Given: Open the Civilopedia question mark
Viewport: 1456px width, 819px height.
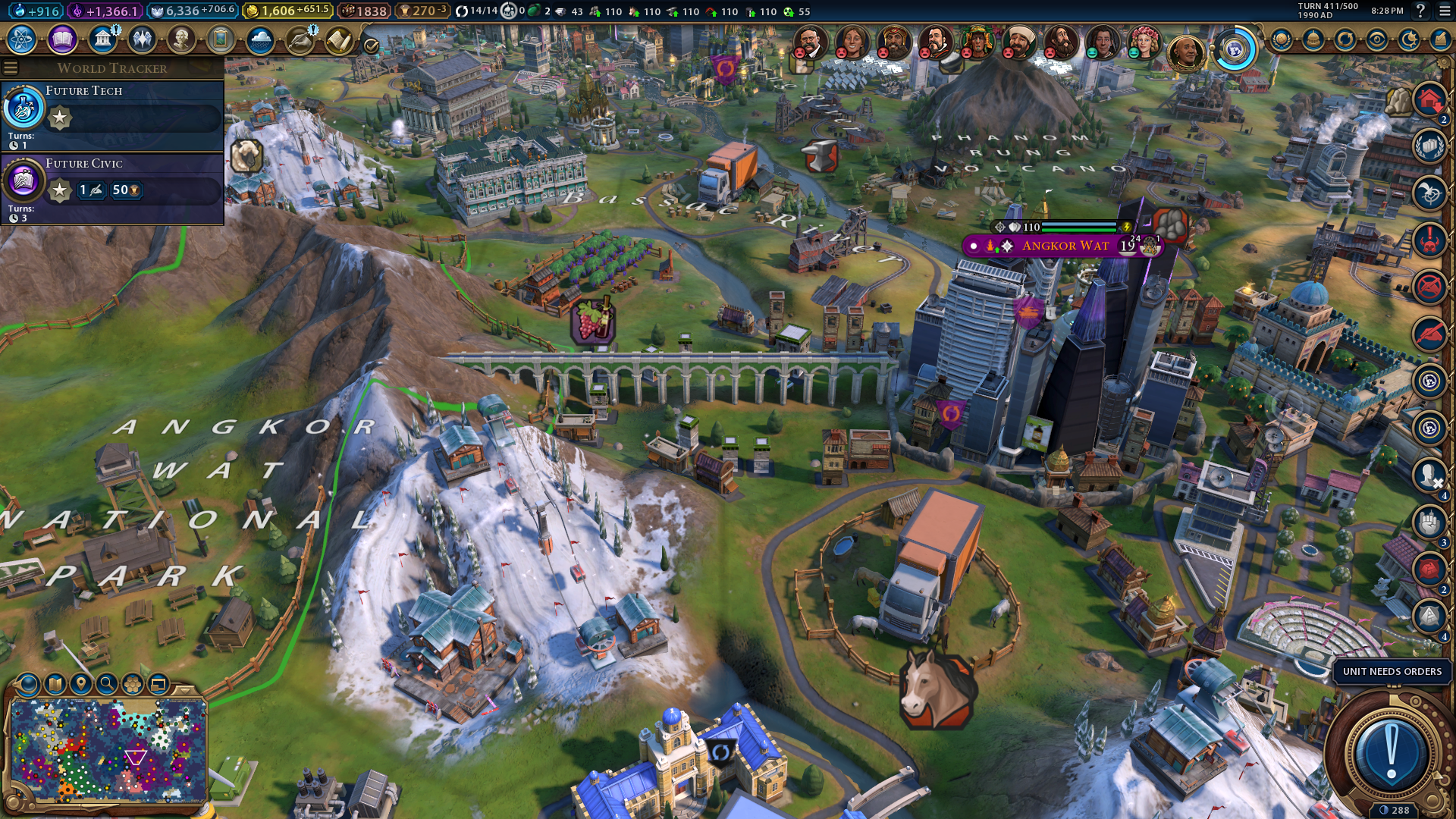Looking at the screenshot, I should [1420, 11].
